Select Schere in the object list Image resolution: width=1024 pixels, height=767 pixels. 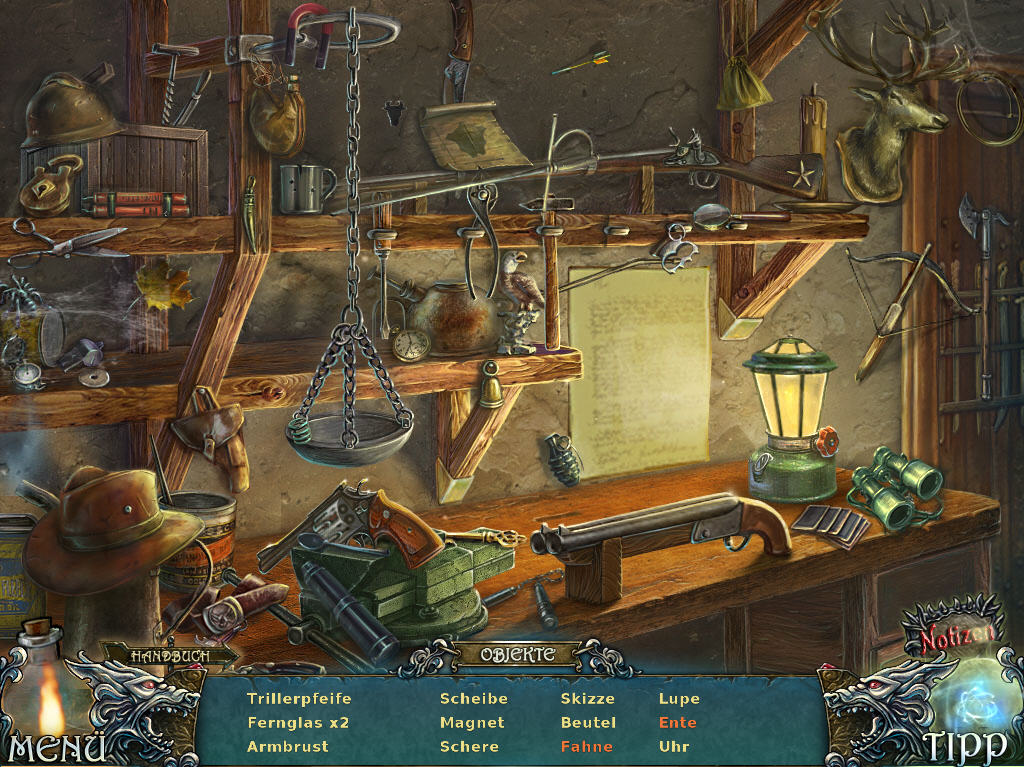point(469,747)
